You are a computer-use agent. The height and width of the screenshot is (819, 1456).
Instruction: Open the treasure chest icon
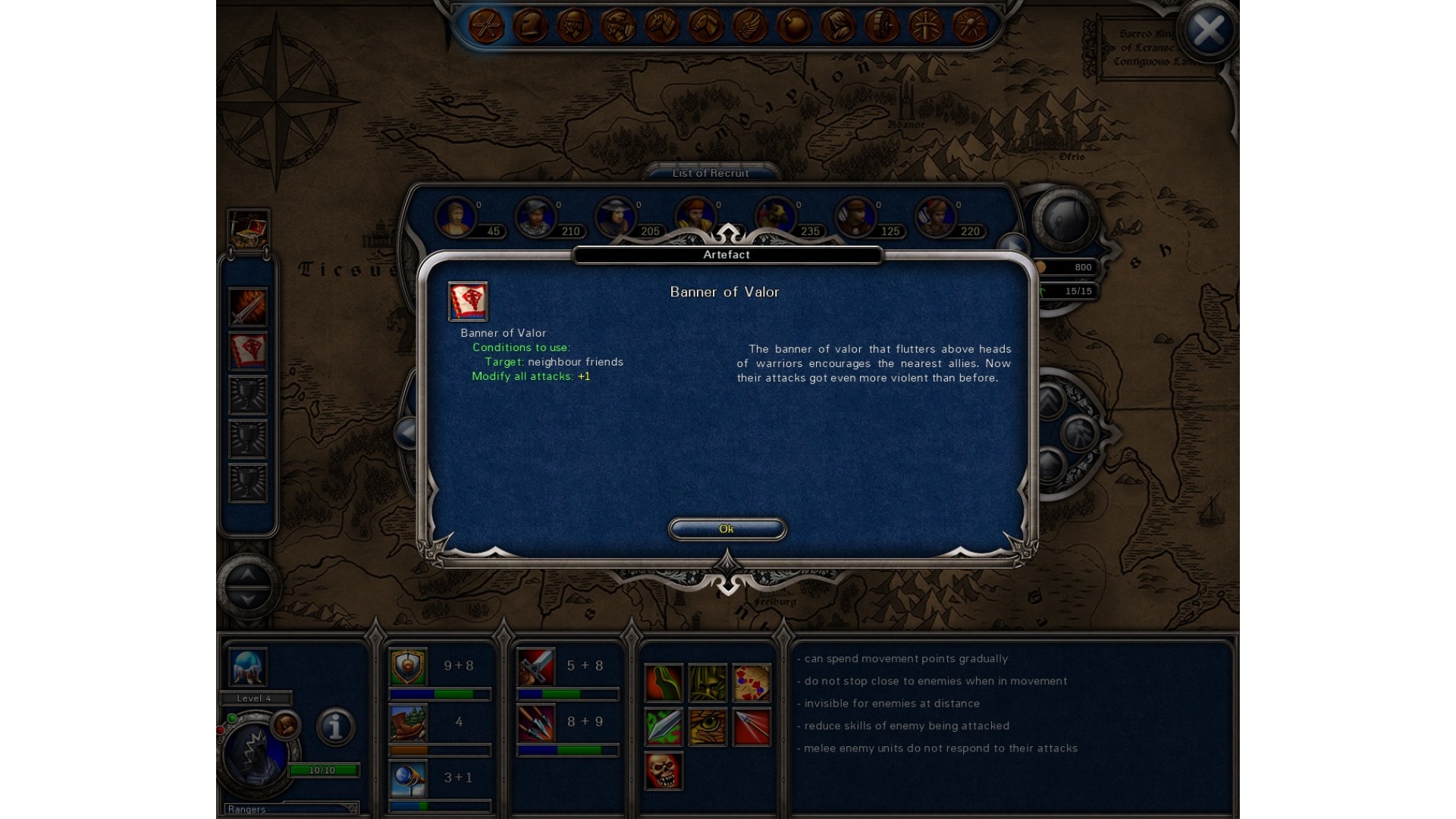(248, 230)
